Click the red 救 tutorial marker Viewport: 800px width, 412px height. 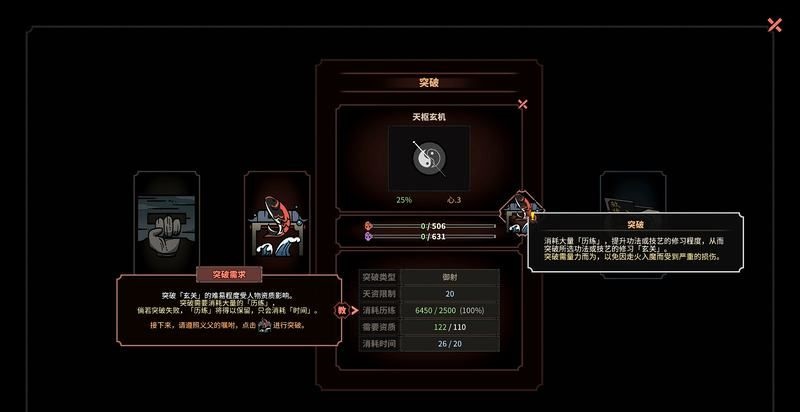tap(341, 311)
